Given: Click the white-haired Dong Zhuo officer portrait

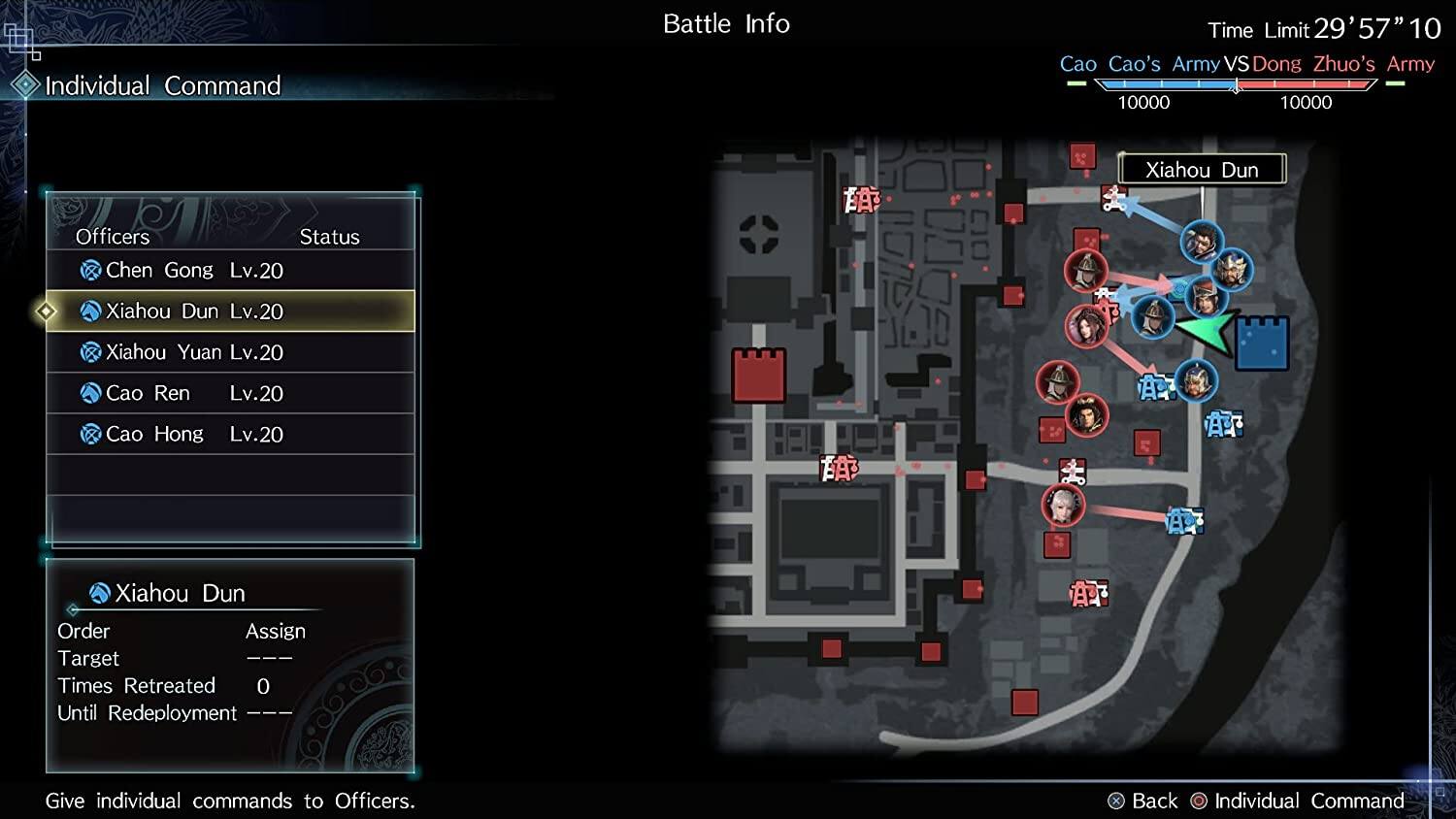Looking at the screenshot, I should [x=1063, y=506].
